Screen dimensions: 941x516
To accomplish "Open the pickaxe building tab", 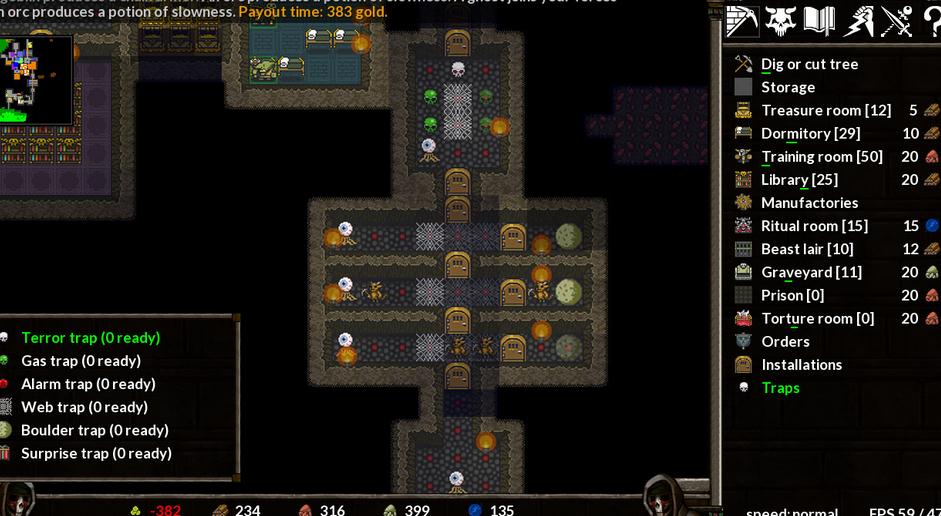I will pos(742,20).
